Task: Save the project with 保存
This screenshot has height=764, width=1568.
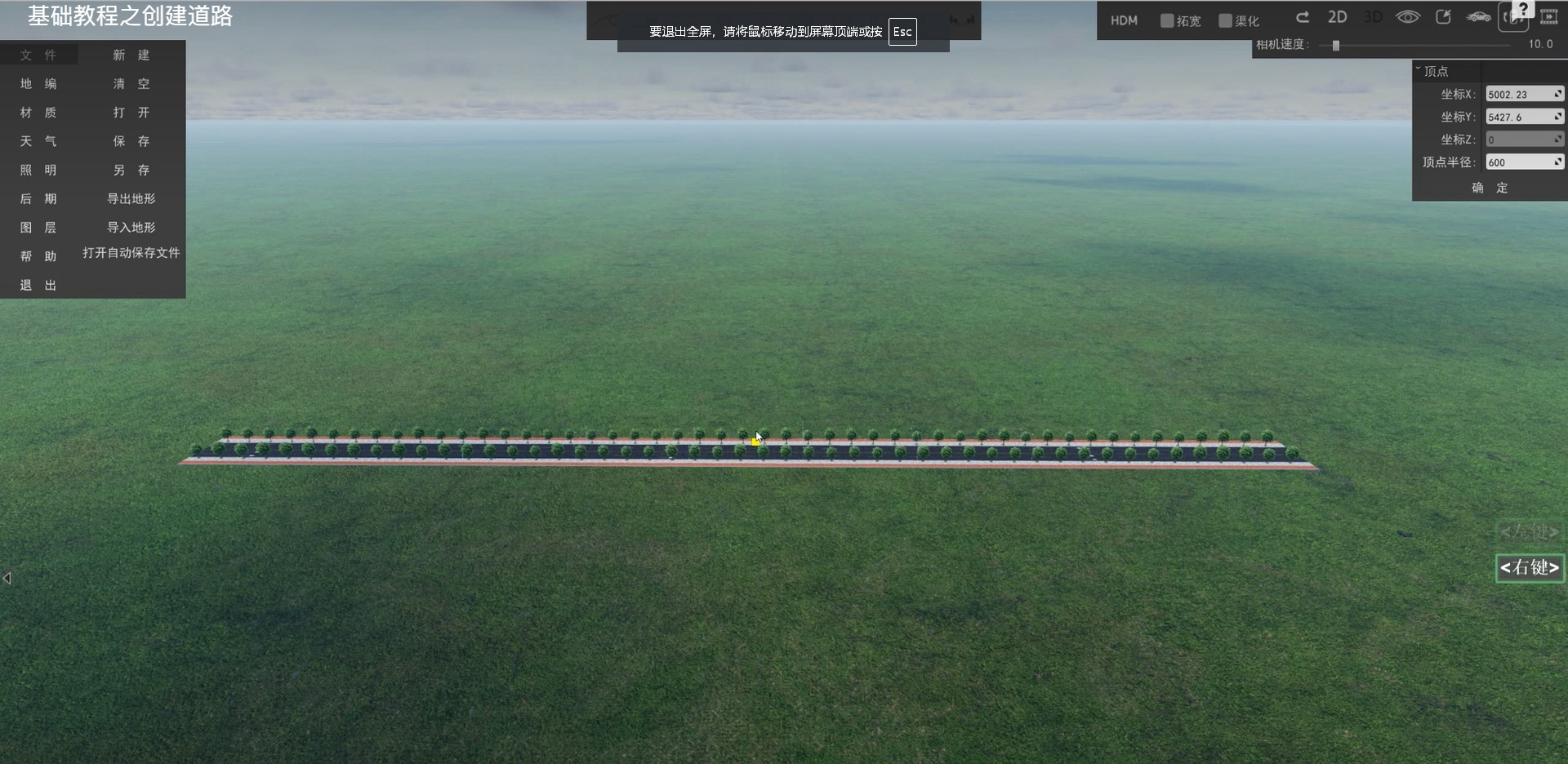Action: [131, 141]
